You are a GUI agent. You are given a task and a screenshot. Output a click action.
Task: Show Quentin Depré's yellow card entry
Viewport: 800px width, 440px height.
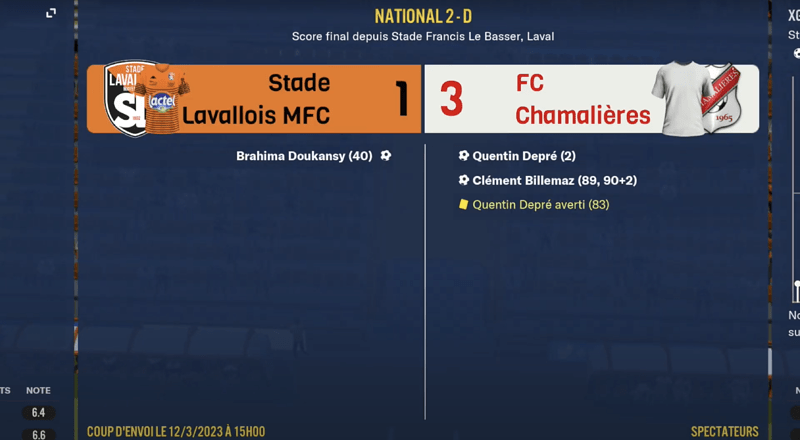click(x=540, y=205)
